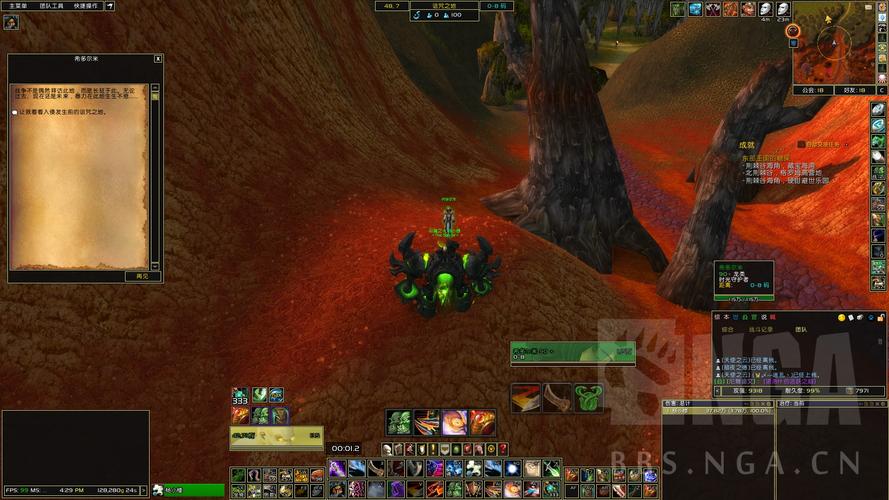Use the red book item button
Image resolution: width=889 pixels, height=500 pixels.
[x=526, y=398]
